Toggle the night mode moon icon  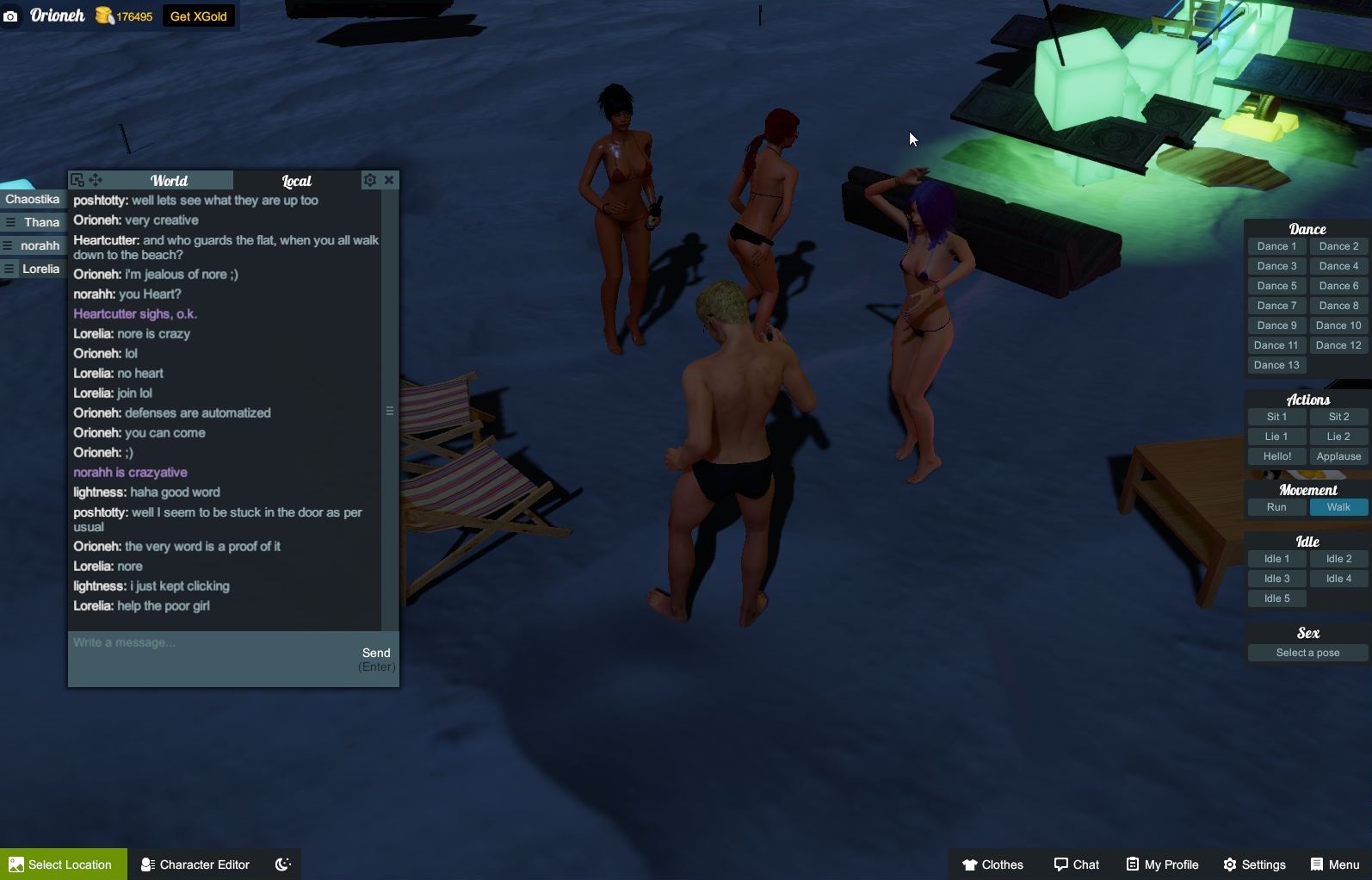pos(282,864)
